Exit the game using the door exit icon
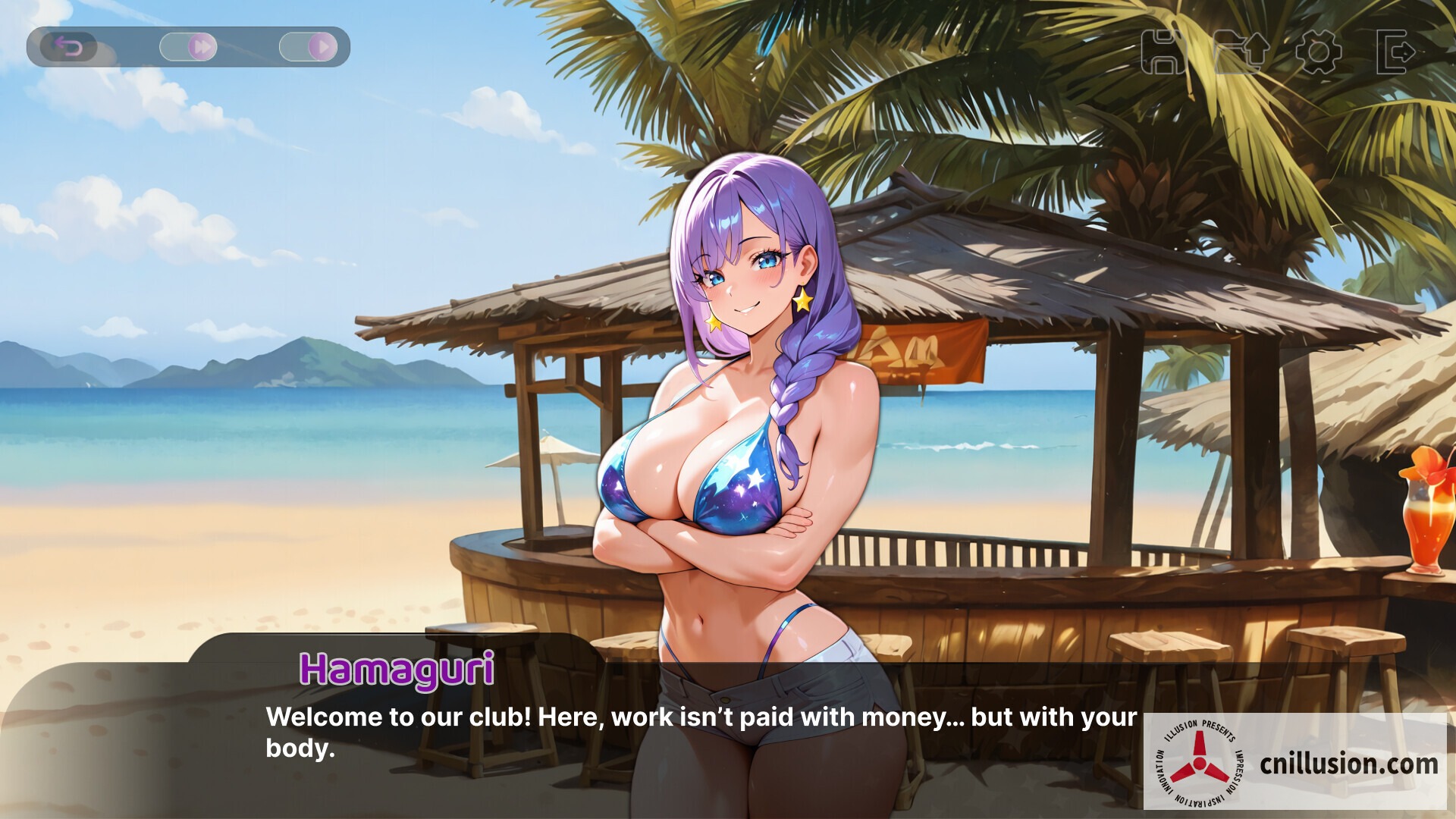 click(x=1398, y=50)
